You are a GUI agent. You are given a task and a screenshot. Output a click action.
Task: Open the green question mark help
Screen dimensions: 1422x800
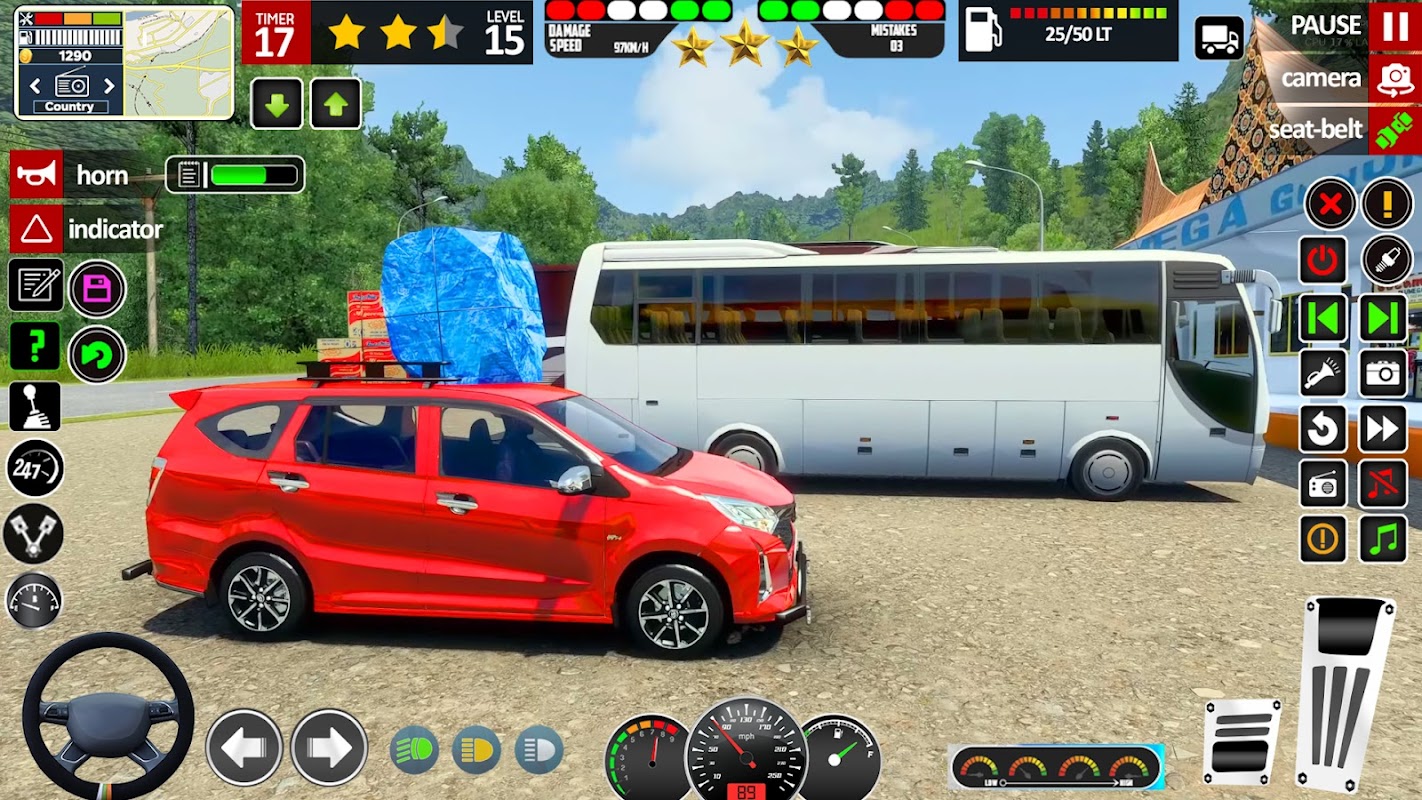tap(36, 346)
